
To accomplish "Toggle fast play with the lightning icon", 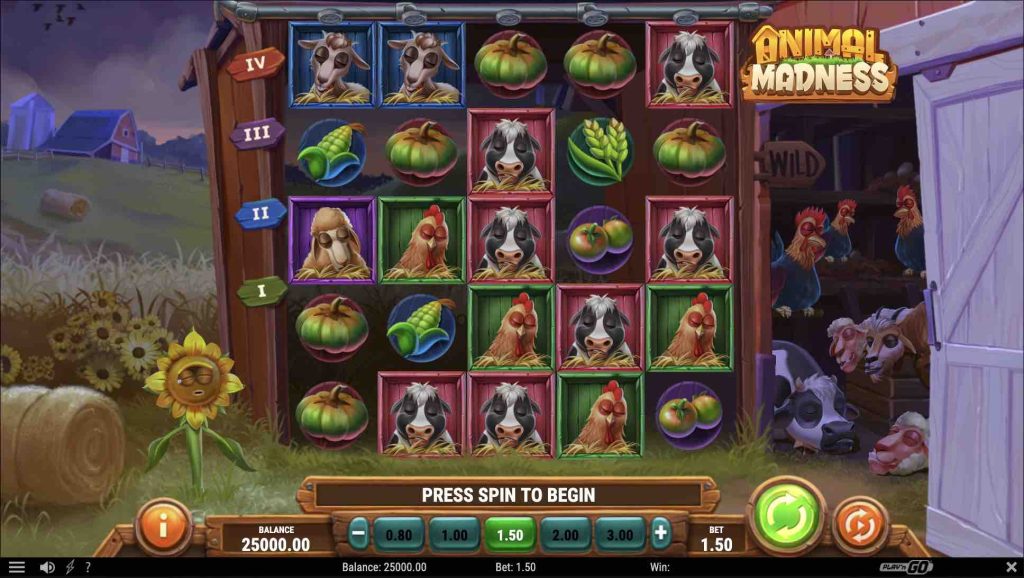I will click(x=69, y=567).
